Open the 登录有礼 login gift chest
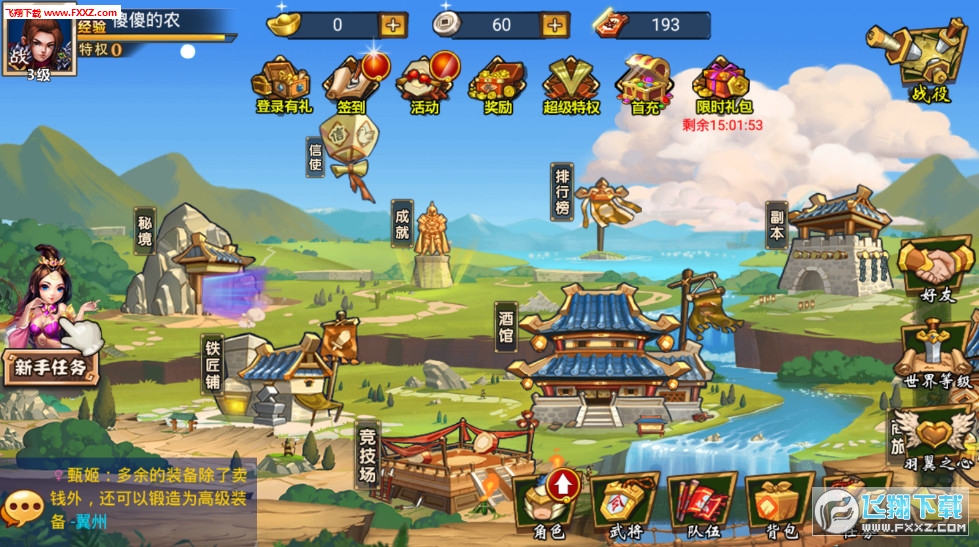The width and height of the screenshot is (979, 547). [x=284, y=80]
